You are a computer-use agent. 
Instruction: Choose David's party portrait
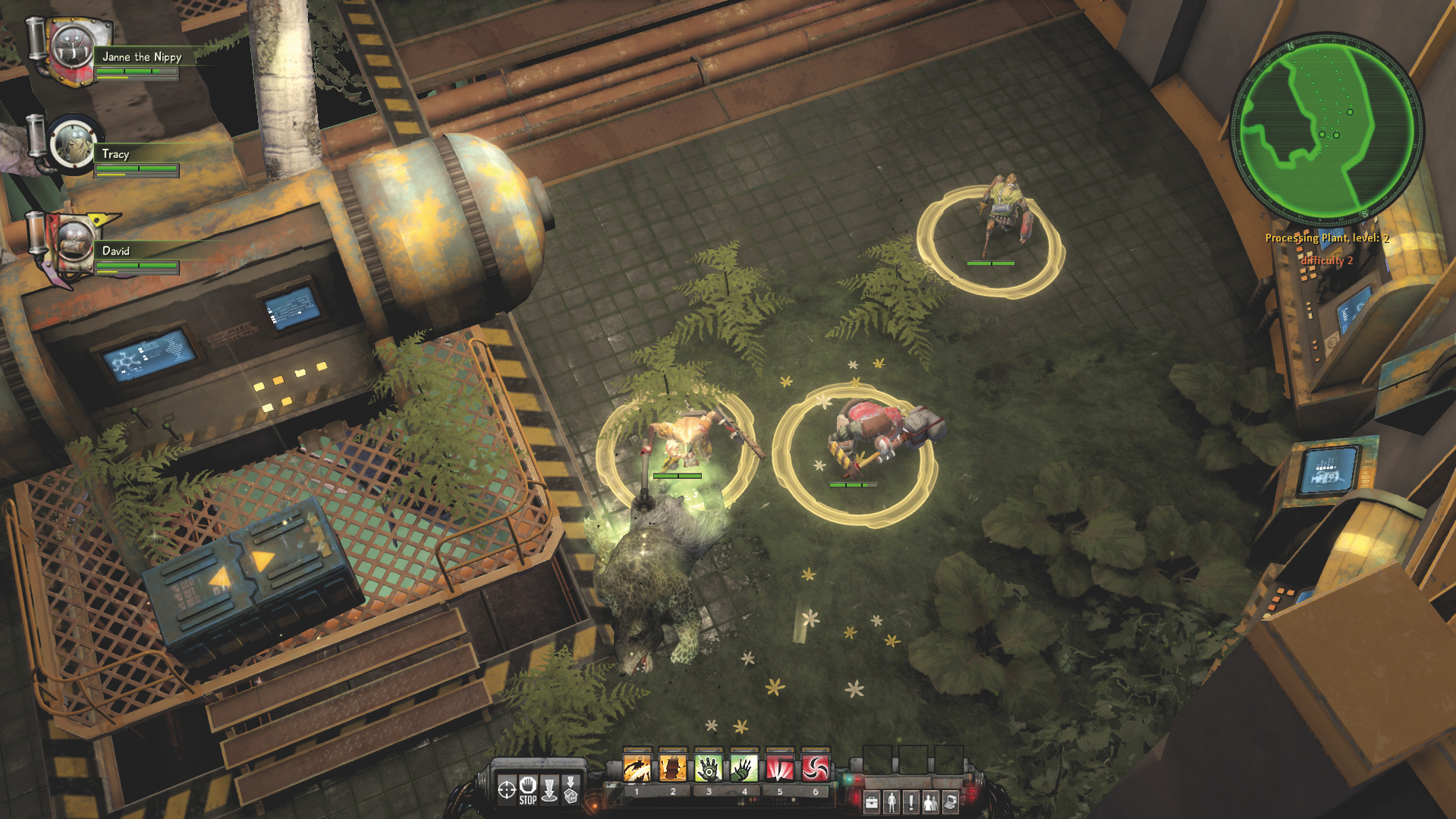coord(72,242)
